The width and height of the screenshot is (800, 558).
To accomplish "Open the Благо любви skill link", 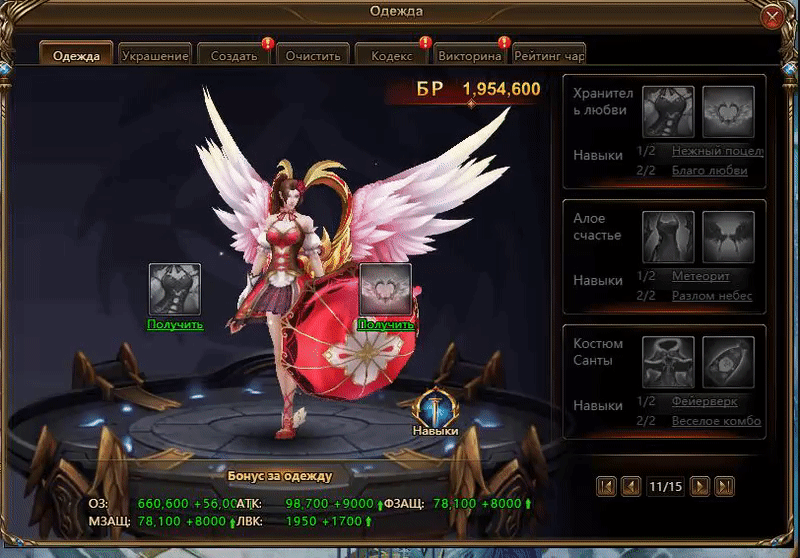I will pyautogui.click(x=709, y=171).
